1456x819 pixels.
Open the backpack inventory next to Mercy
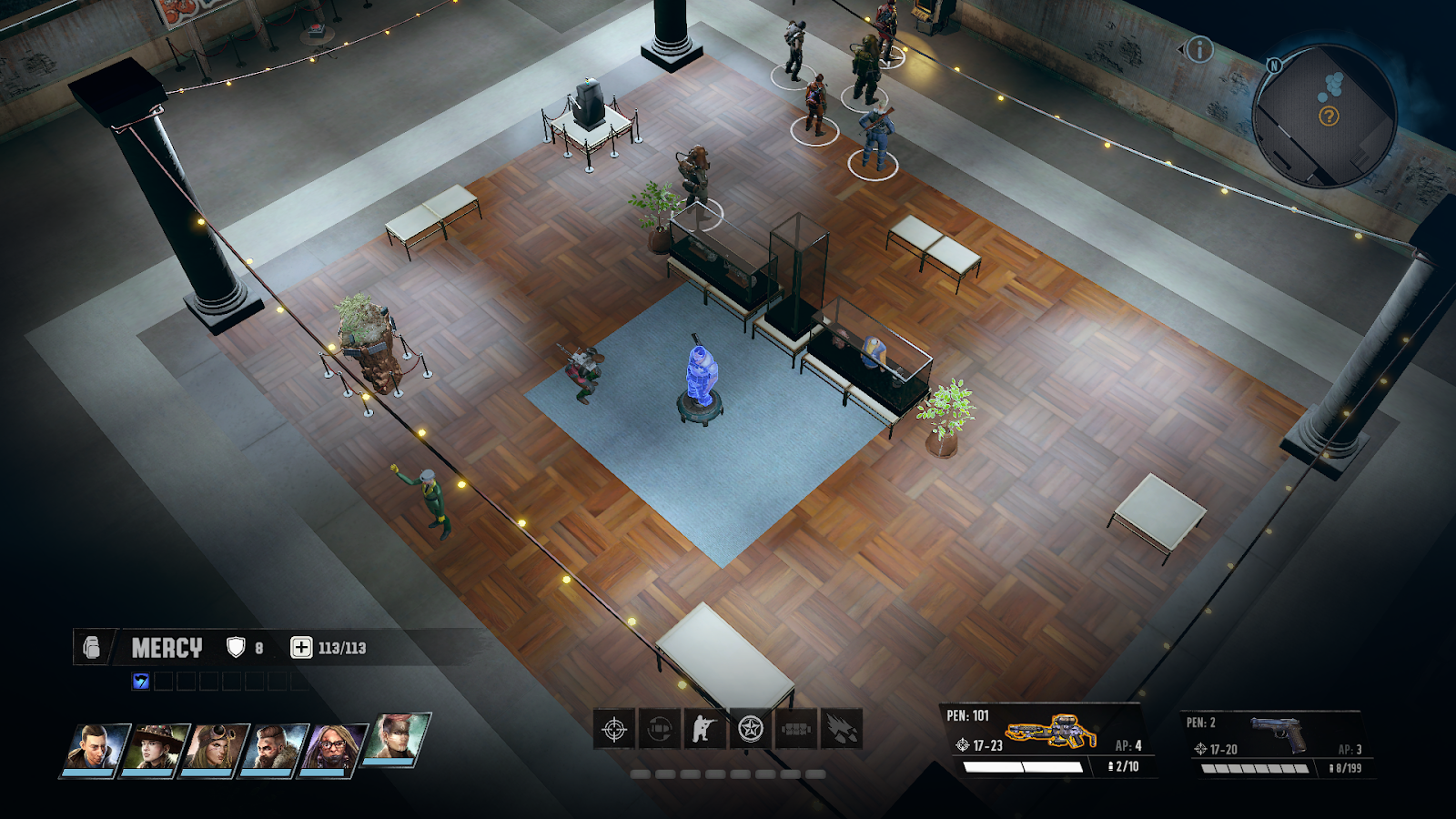91,647
